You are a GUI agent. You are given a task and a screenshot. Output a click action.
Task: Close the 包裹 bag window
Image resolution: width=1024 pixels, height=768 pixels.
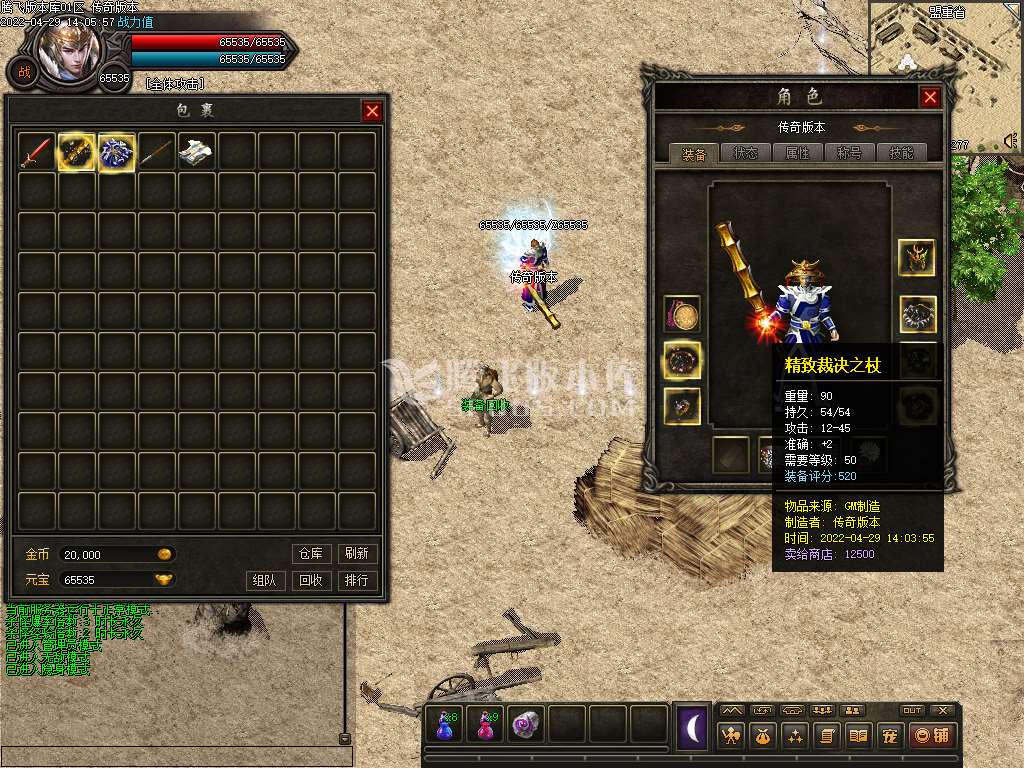[x=372, y=111]
